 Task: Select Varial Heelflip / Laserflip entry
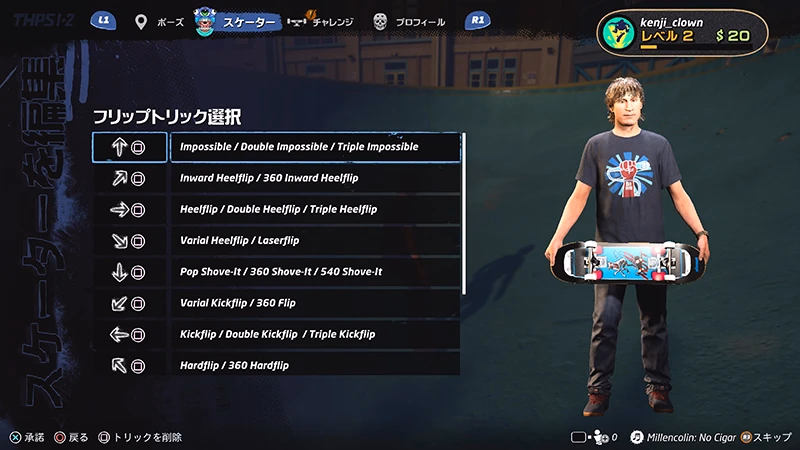pyautogui.click(x=315, y=240)
